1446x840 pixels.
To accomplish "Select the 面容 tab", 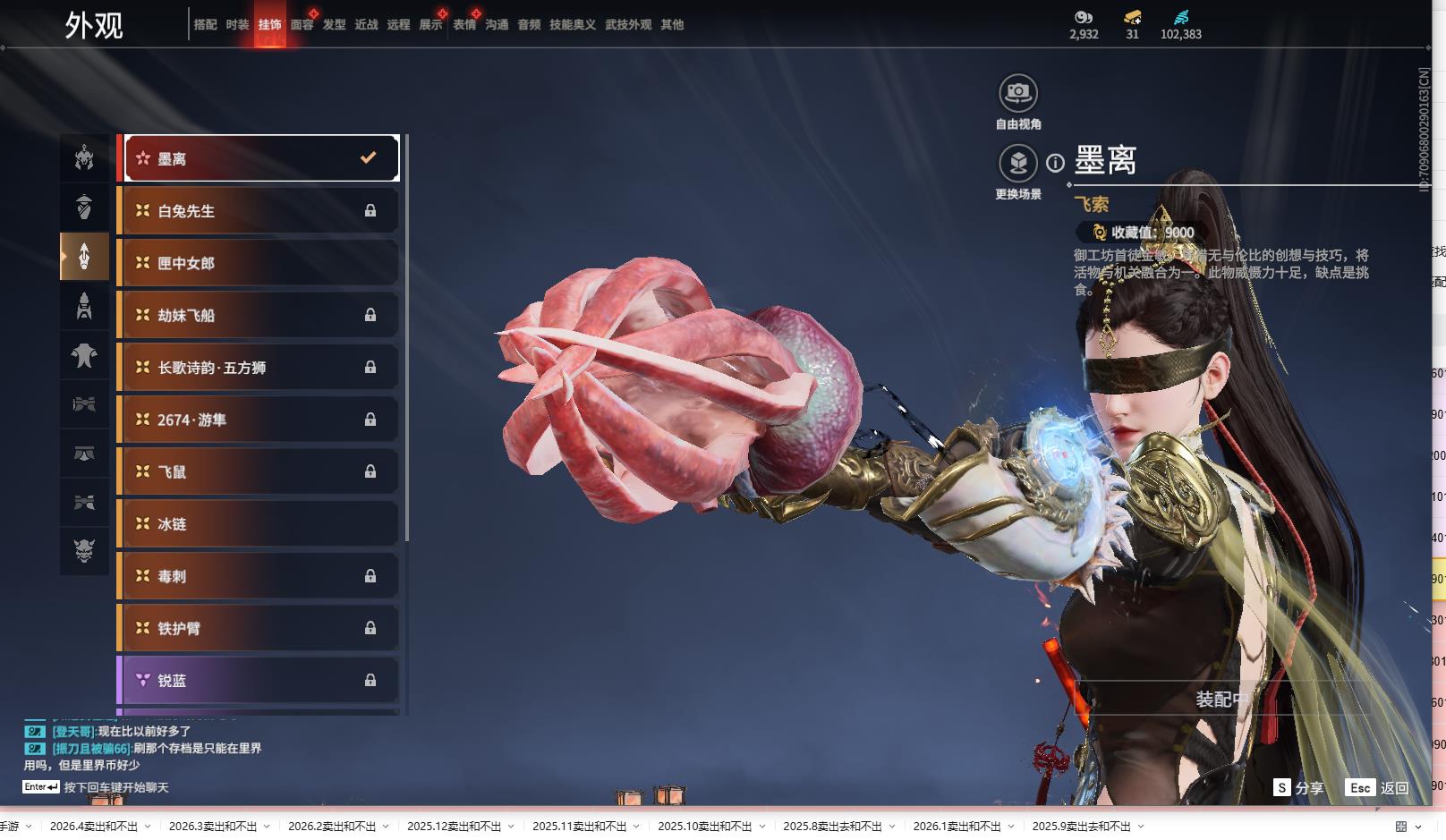I will (302, 25).
